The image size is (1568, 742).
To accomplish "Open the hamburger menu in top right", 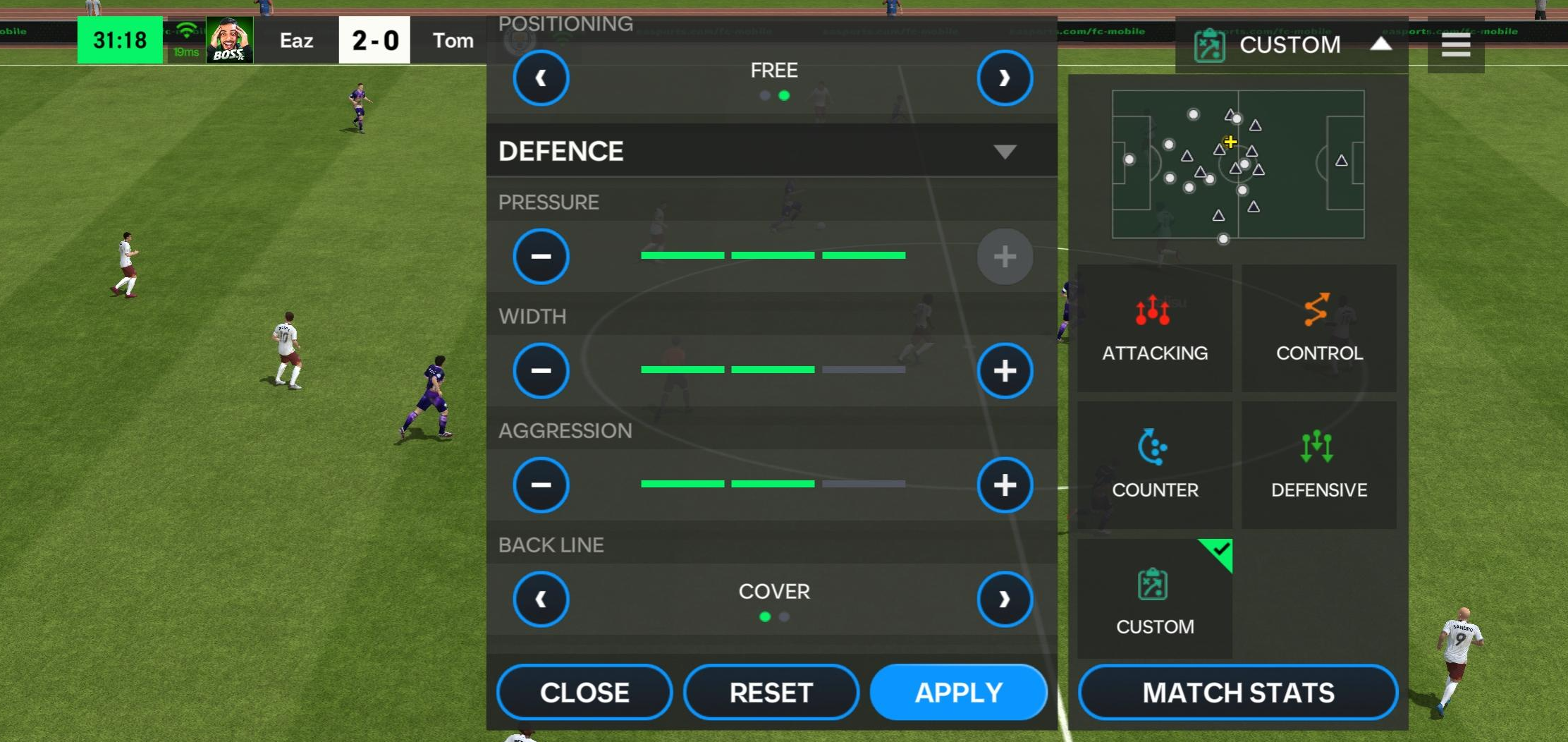I will tap(1455, 44).
